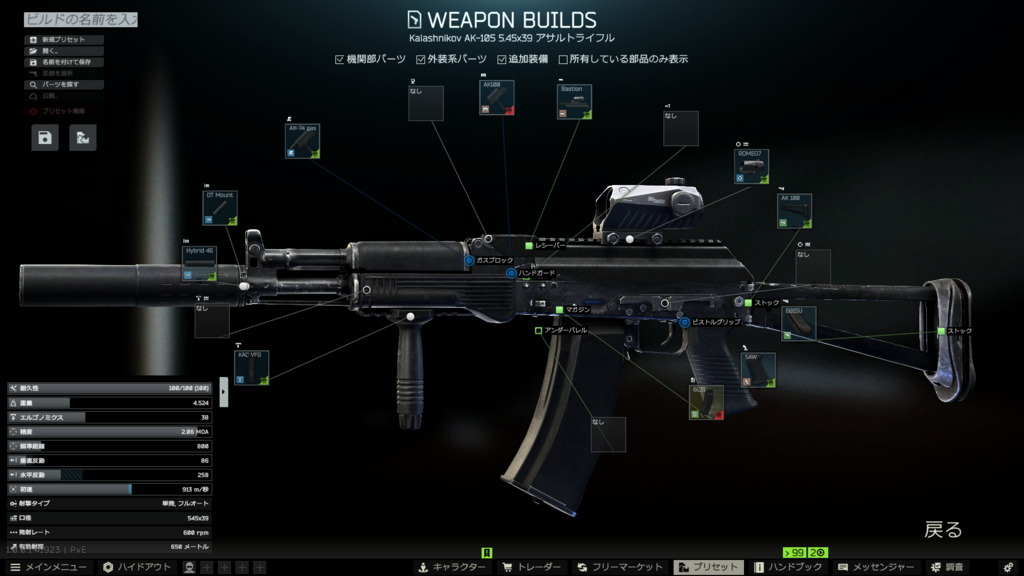Toggle the 外装系パーツ checkbox
This screenshot has width=1024, height=576.
(x=421, y=60)
